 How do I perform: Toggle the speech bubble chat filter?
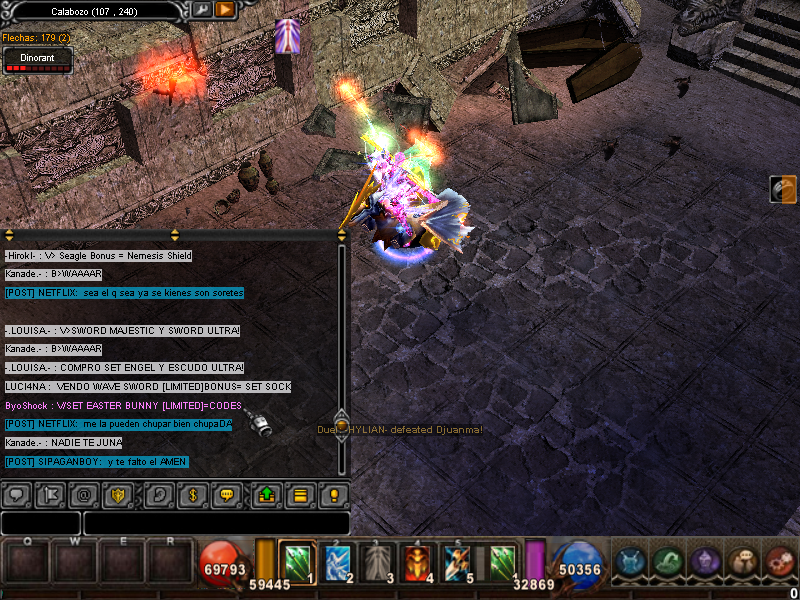[x=15, y=494]
